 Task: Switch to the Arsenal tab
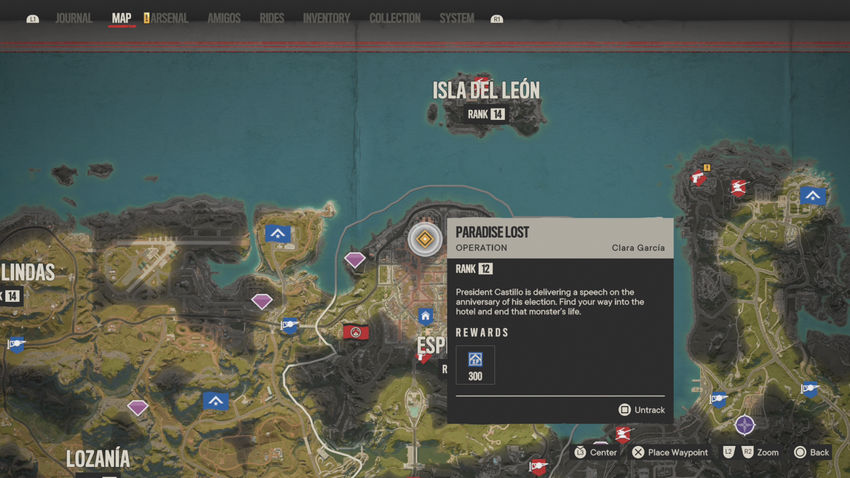[169, 18]
